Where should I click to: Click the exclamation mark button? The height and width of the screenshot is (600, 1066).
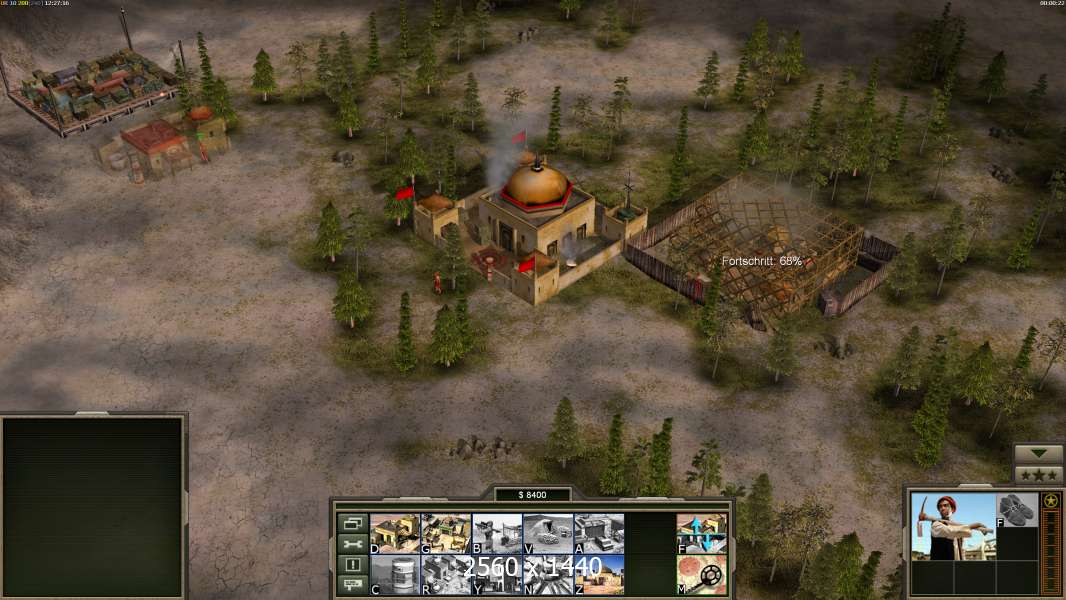coord(351,565)
